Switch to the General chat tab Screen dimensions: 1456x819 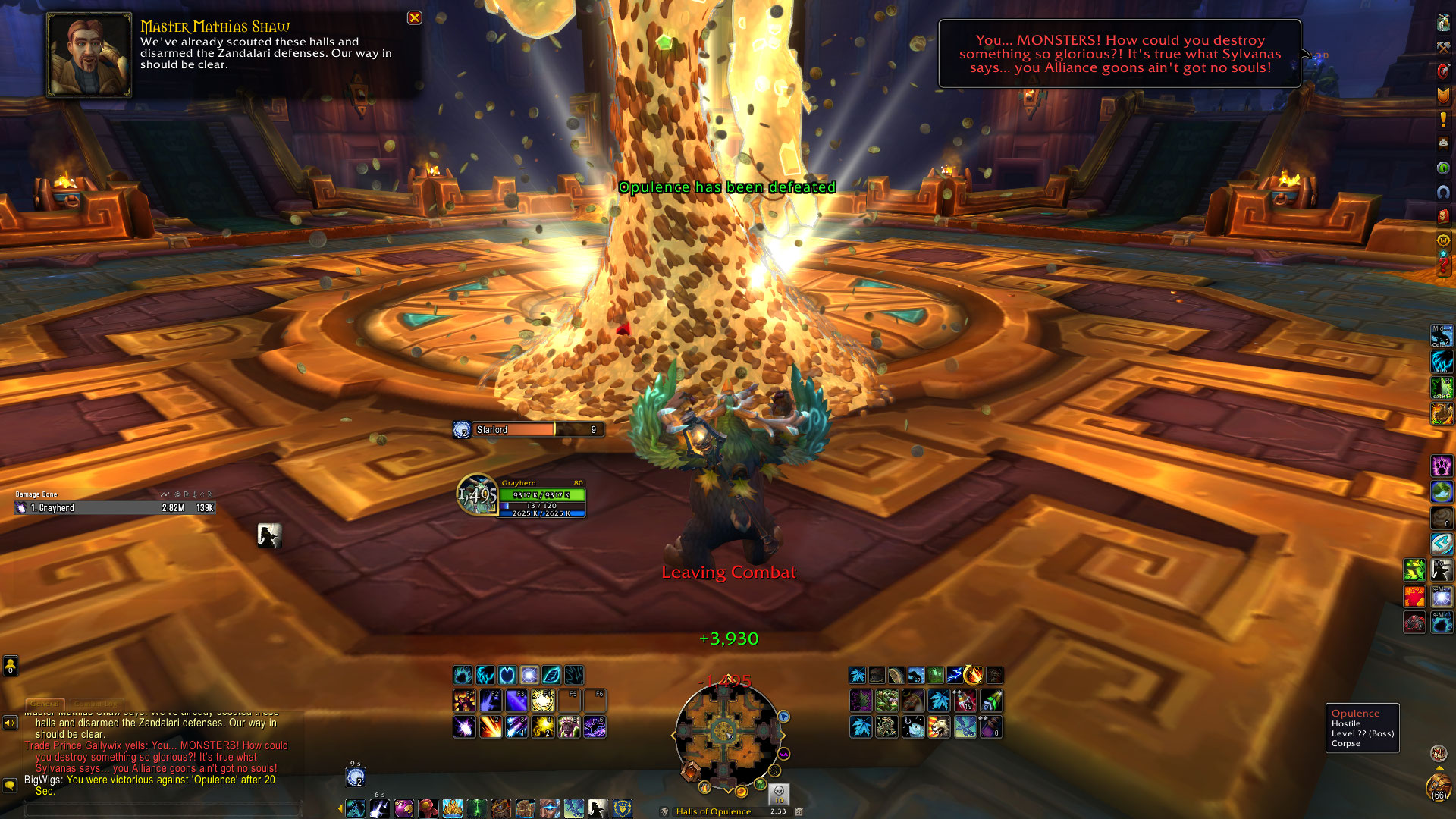coord(45,704)
